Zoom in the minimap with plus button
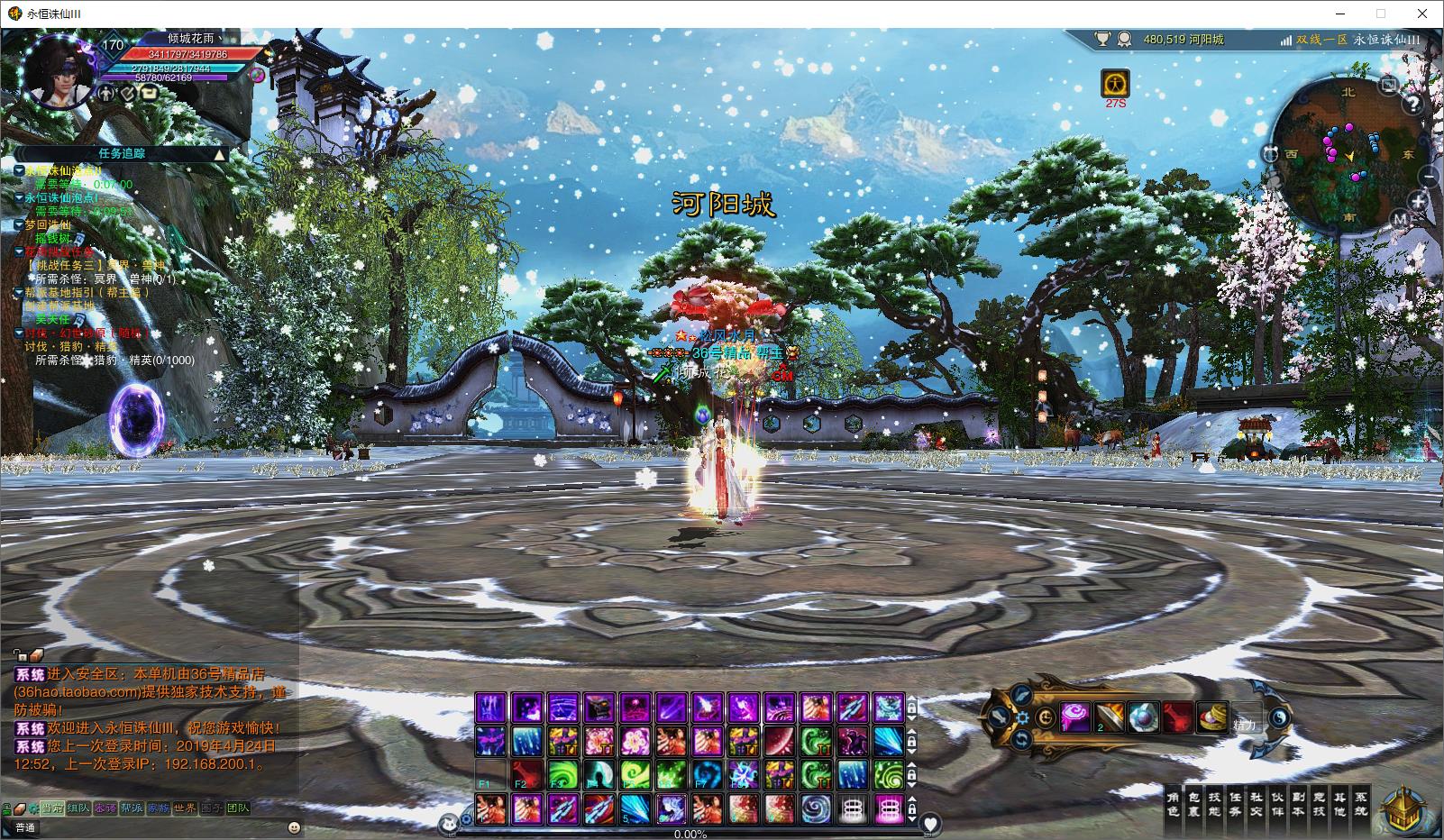Viewport: 1444px width, 840px height. tap(1418, 202)
